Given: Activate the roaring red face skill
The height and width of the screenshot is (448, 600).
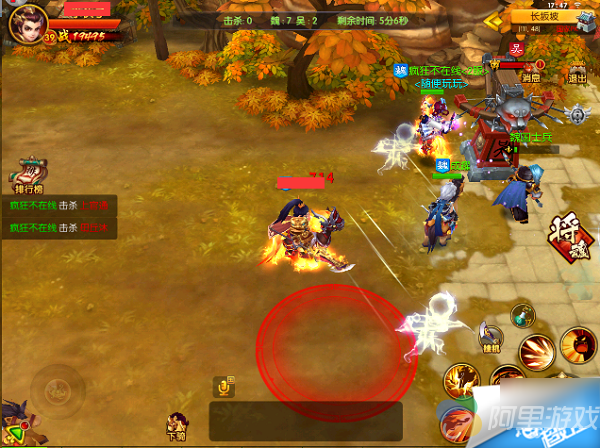Looking at the screenshot, I should [578, 347].
